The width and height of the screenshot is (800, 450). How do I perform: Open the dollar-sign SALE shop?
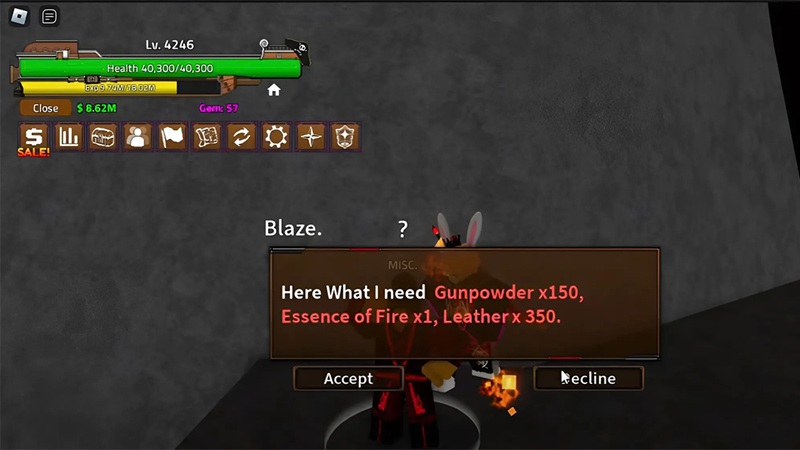click(34, 137)
